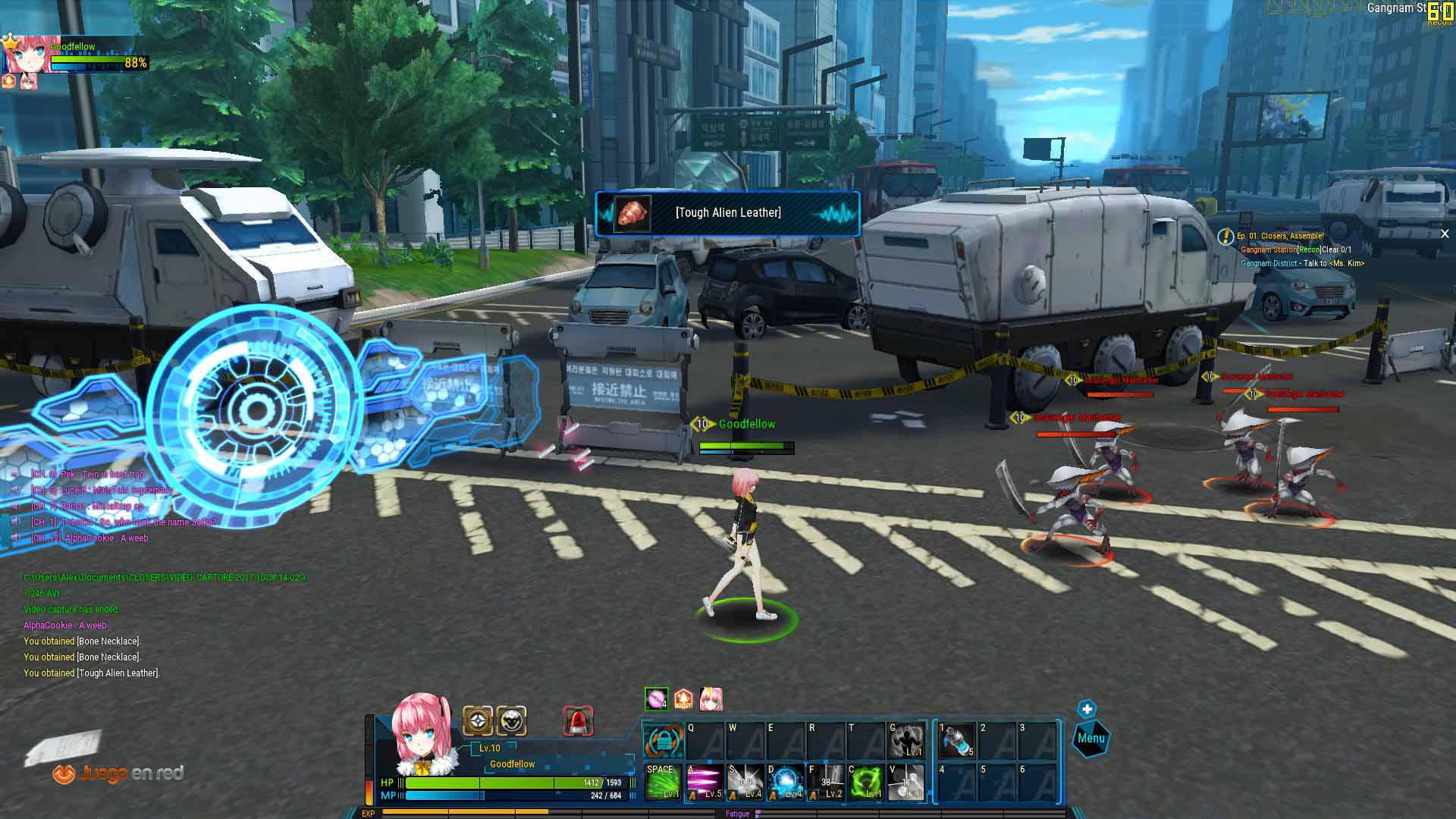Close the quest tracker with the X
1456x819 pixels.
[1445, 234]
